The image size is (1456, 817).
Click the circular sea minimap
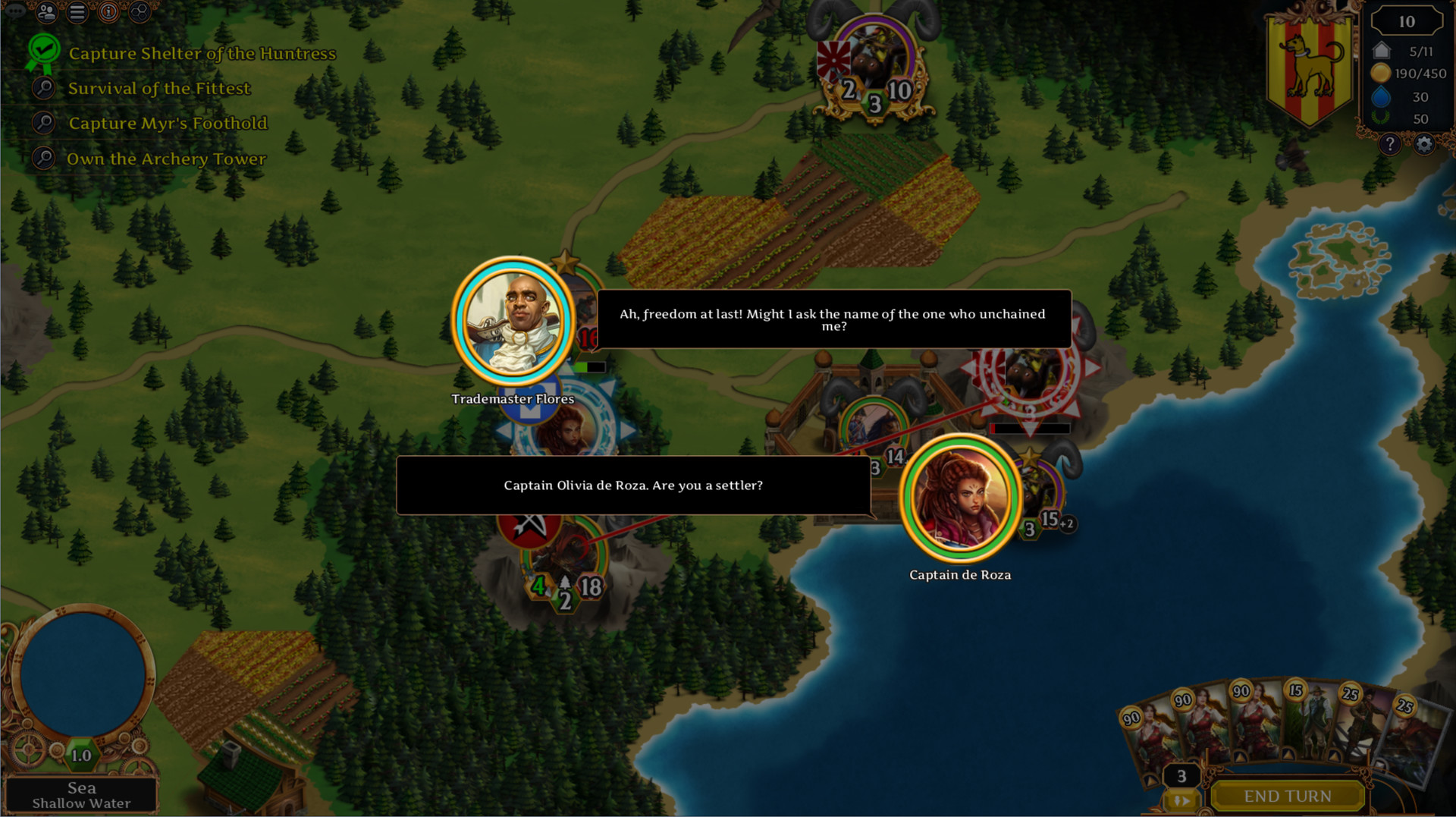click(83, 674)
